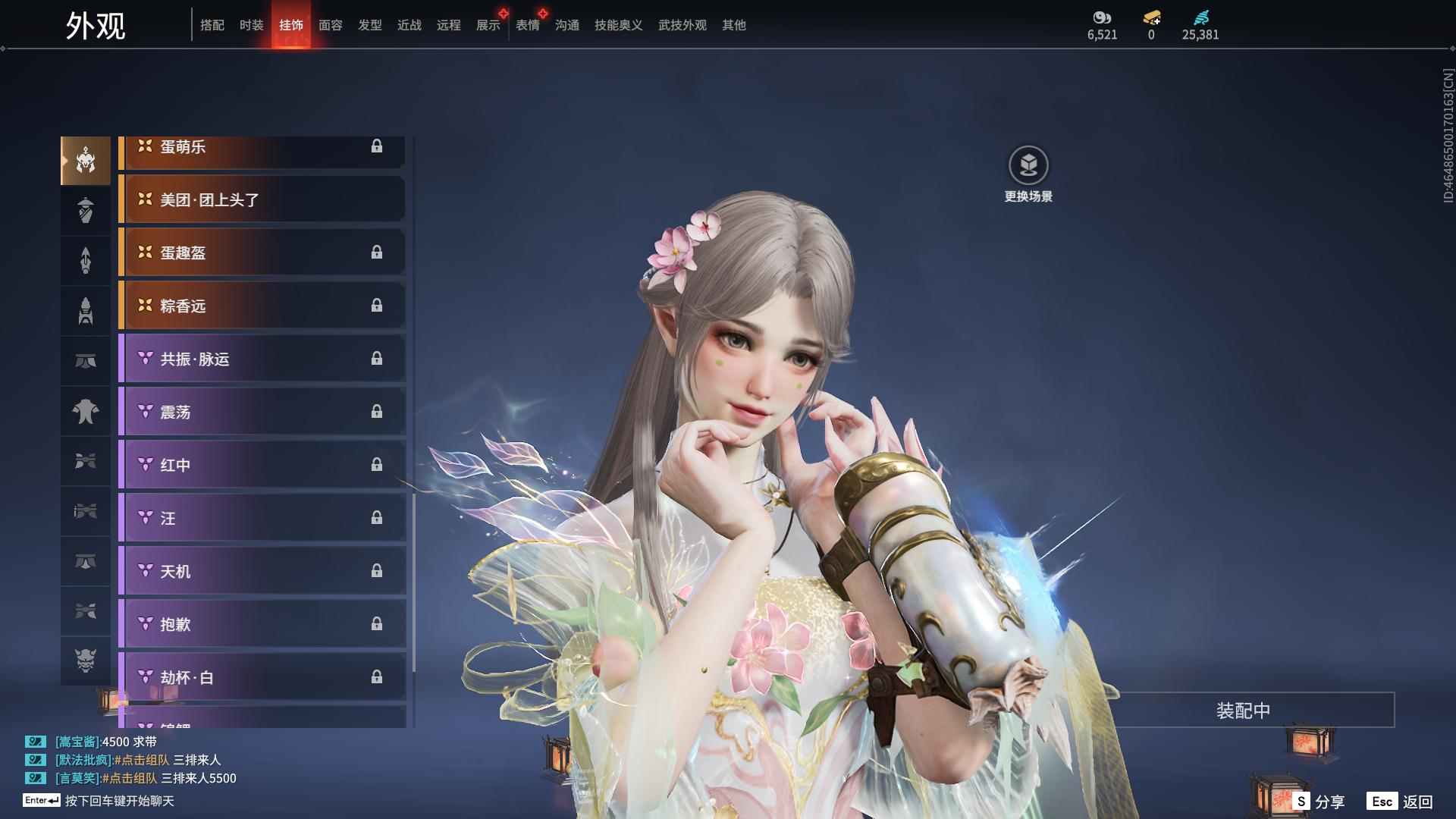Select the 武技外观 tab
This screenshot has width=1456, height=819.
682,25
